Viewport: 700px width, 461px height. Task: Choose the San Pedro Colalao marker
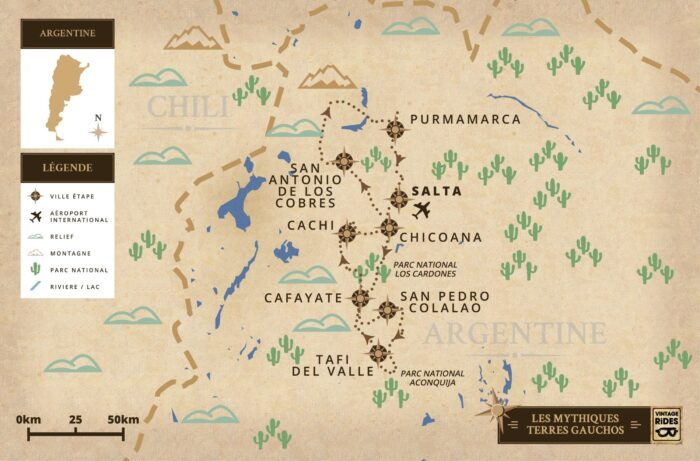pos(387,310)
